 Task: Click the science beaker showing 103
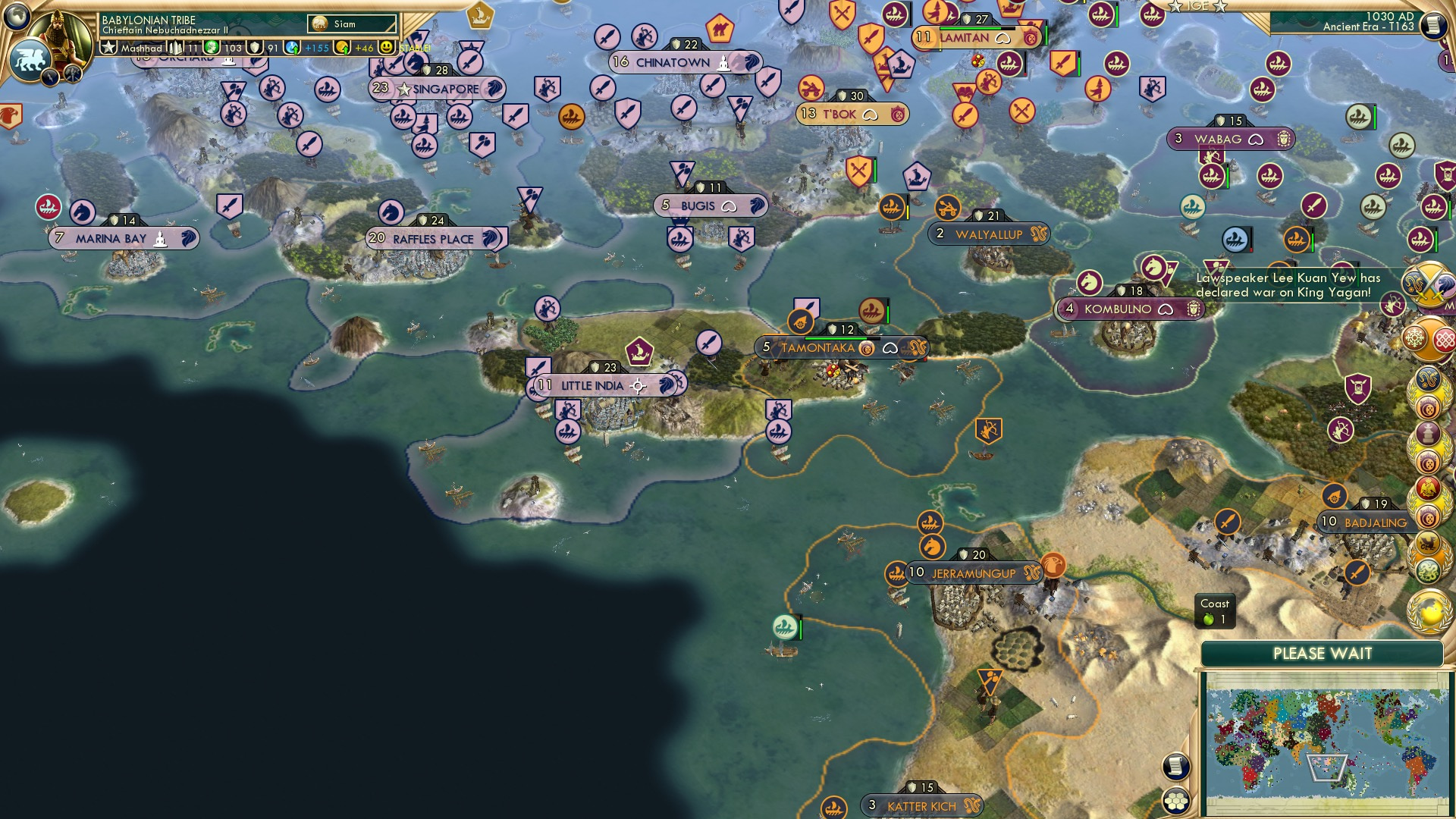tap(211, 48)
